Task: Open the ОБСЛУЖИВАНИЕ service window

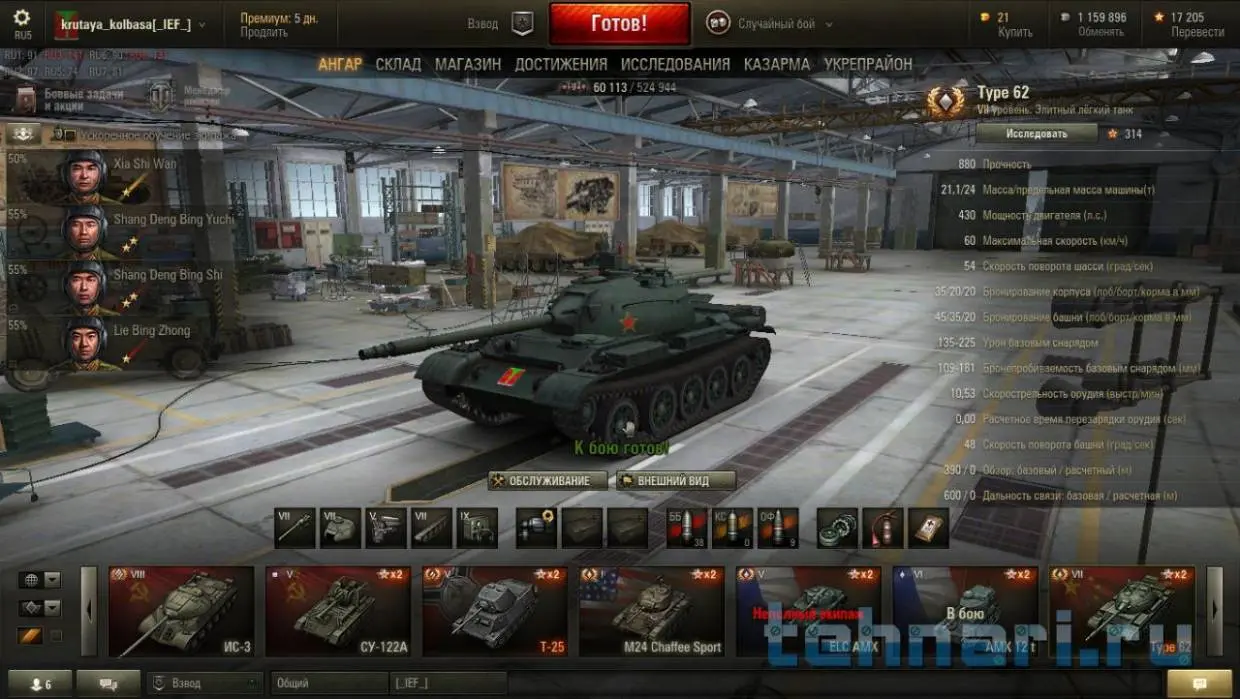Action: (x=548, y=481)
